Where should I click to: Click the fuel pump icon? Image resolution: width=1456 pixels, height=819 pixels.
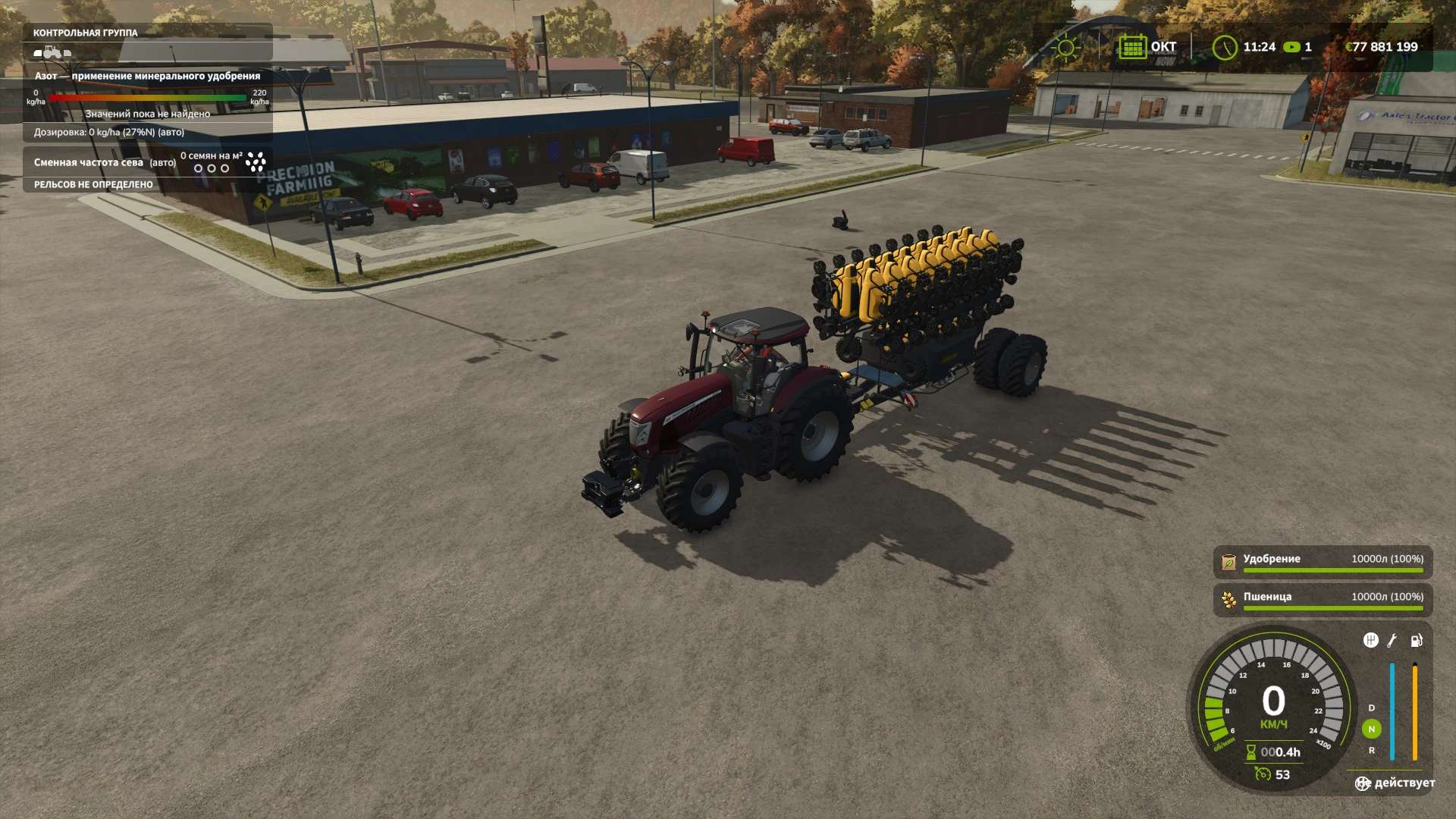[1416, 641]
